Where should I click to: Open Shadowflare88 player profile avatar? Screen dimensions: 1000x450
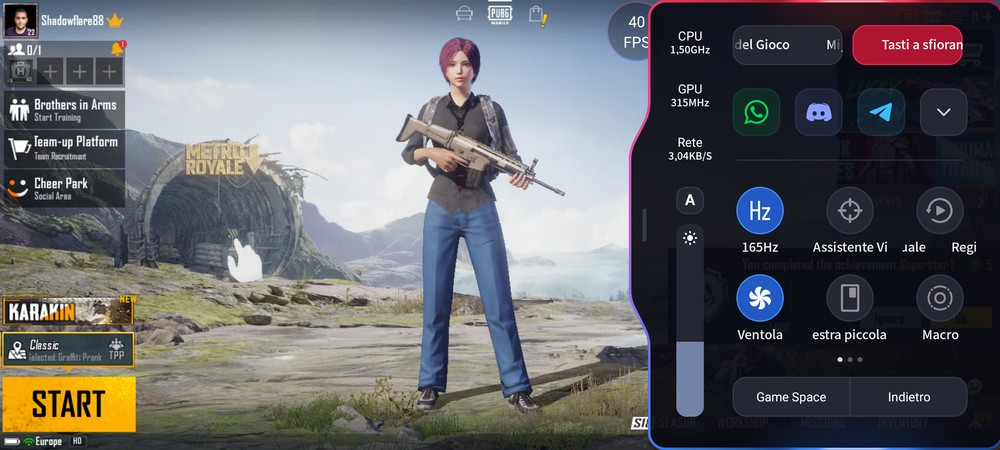(x=20, y=21)
